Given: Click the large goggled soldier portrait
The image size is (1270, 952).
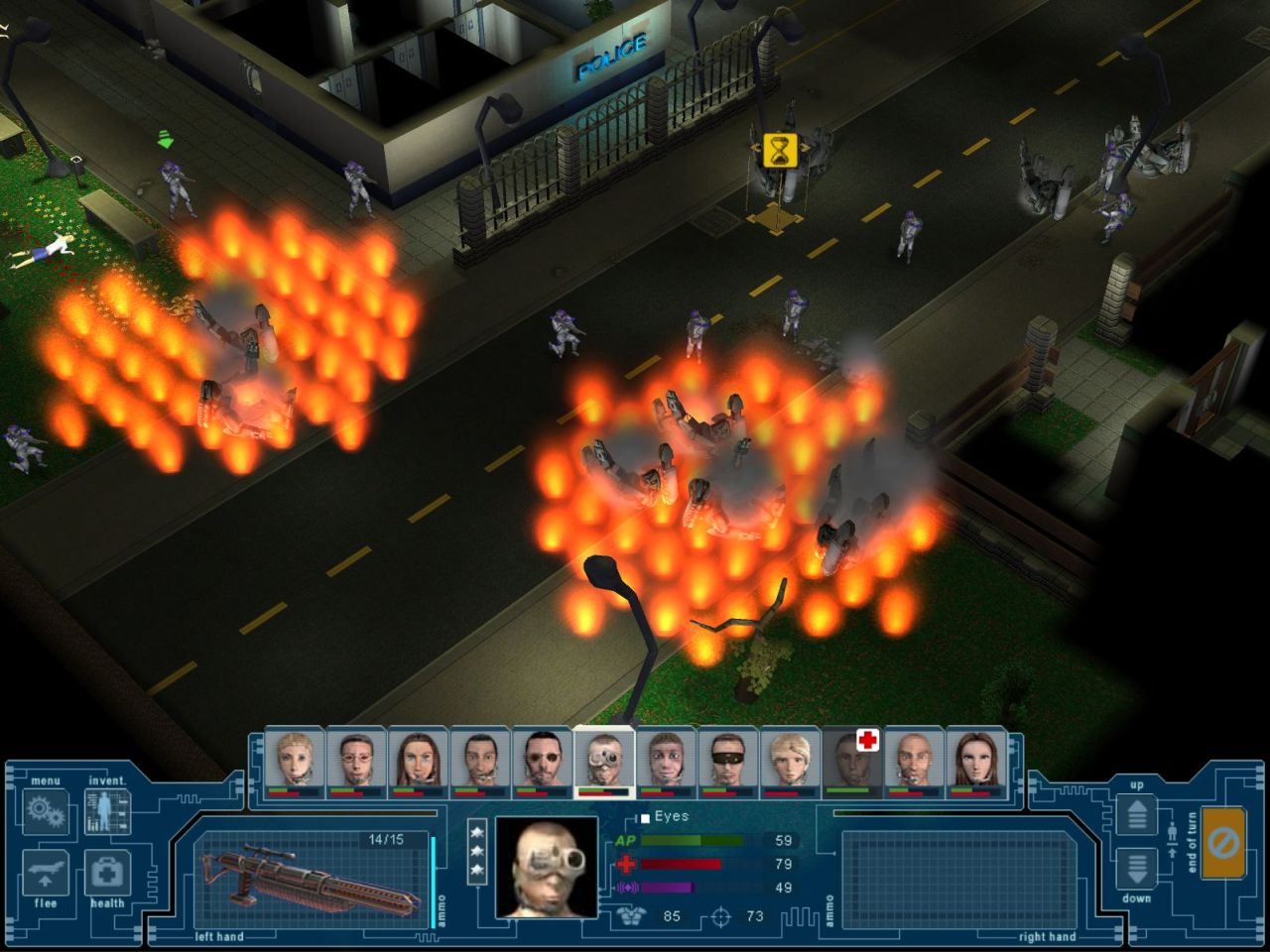Looking at the screenshot, I should 547,867.
